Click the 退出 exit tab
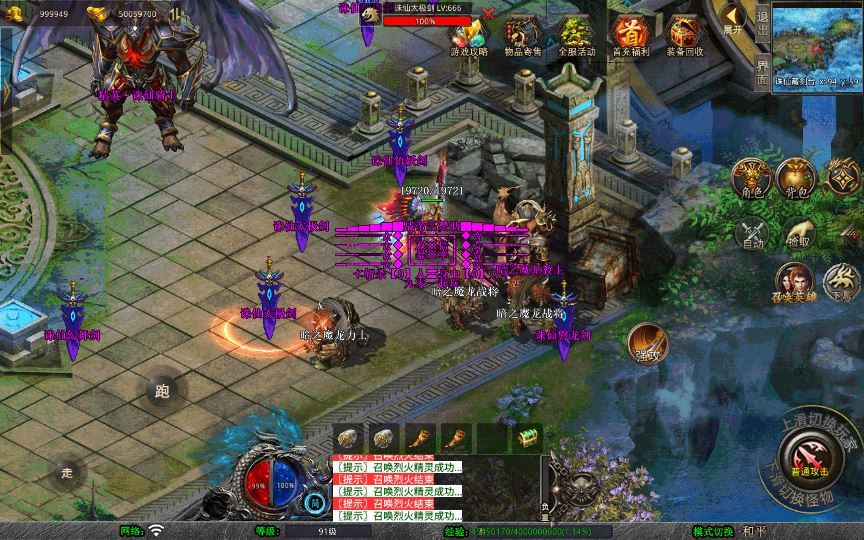The height and width of the screenshot is (540, 864). 762,22
